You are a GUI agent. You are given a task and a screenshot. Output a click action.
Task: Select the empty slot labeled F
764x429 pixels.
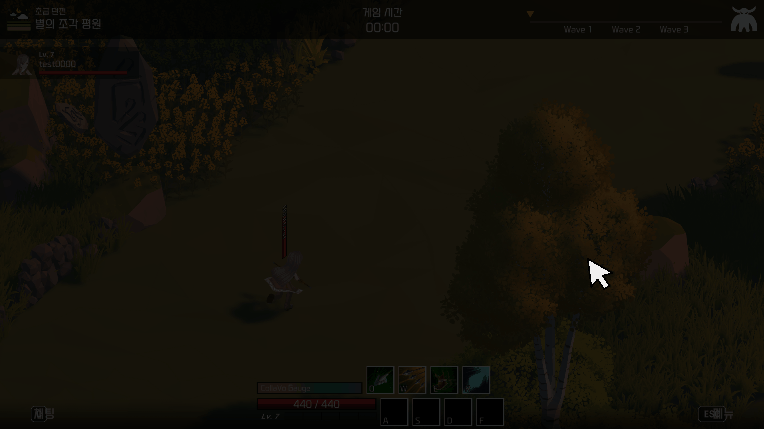point(490,412)
